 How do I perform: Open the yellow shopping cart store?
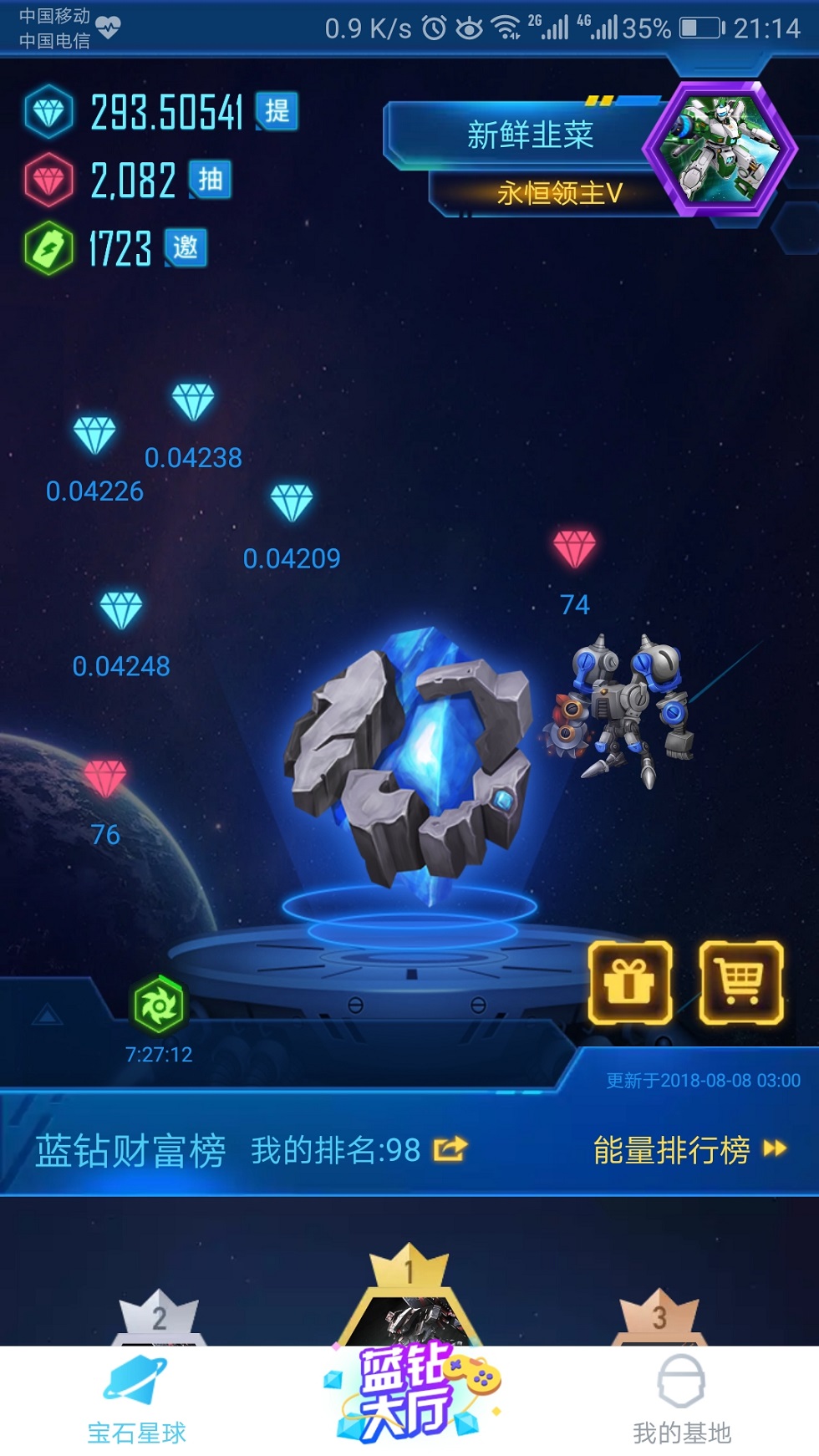pyautogui.click(x=740, y=982)
